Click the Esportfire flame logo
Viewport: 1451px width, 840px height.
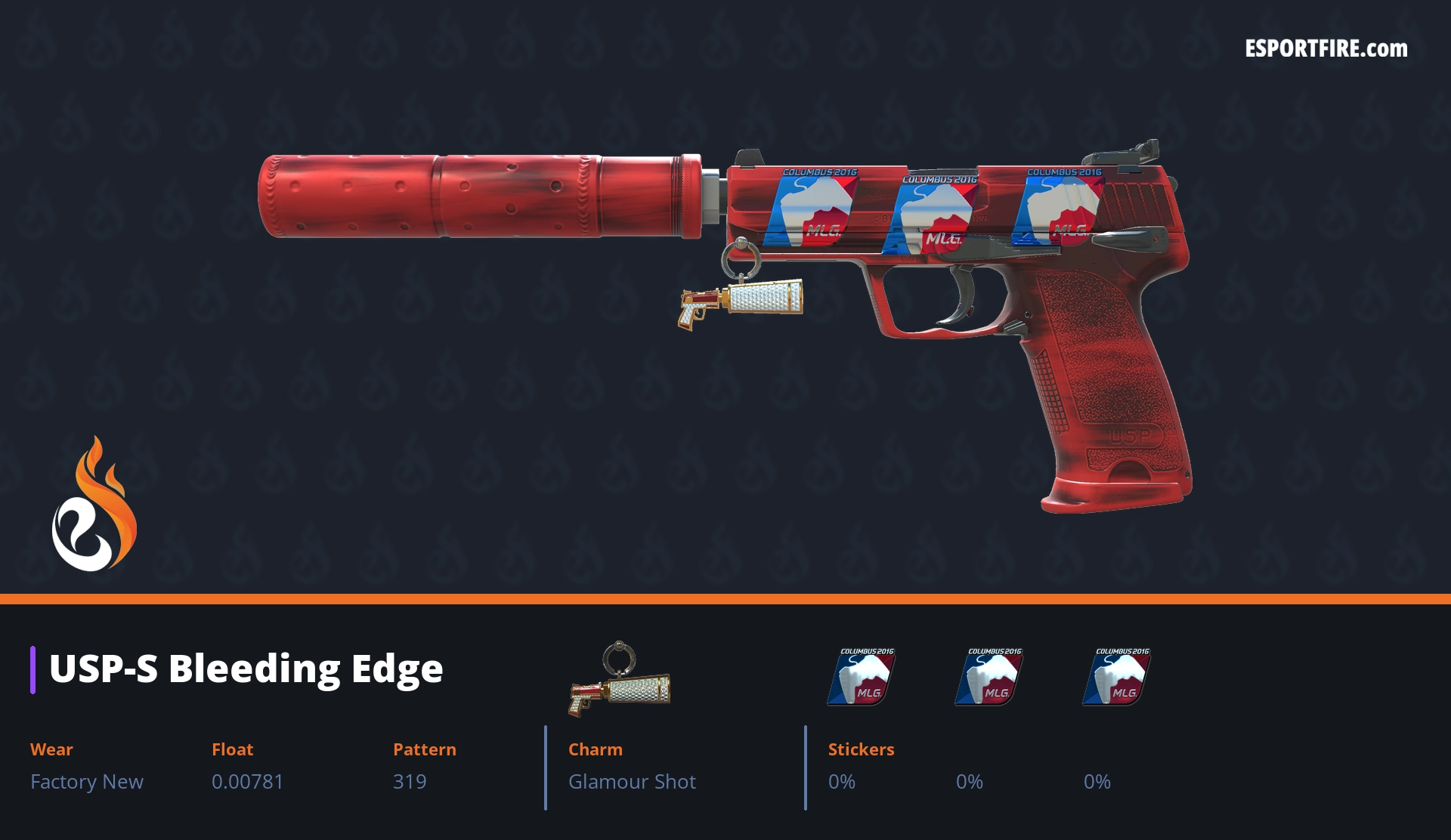point(94,506)
